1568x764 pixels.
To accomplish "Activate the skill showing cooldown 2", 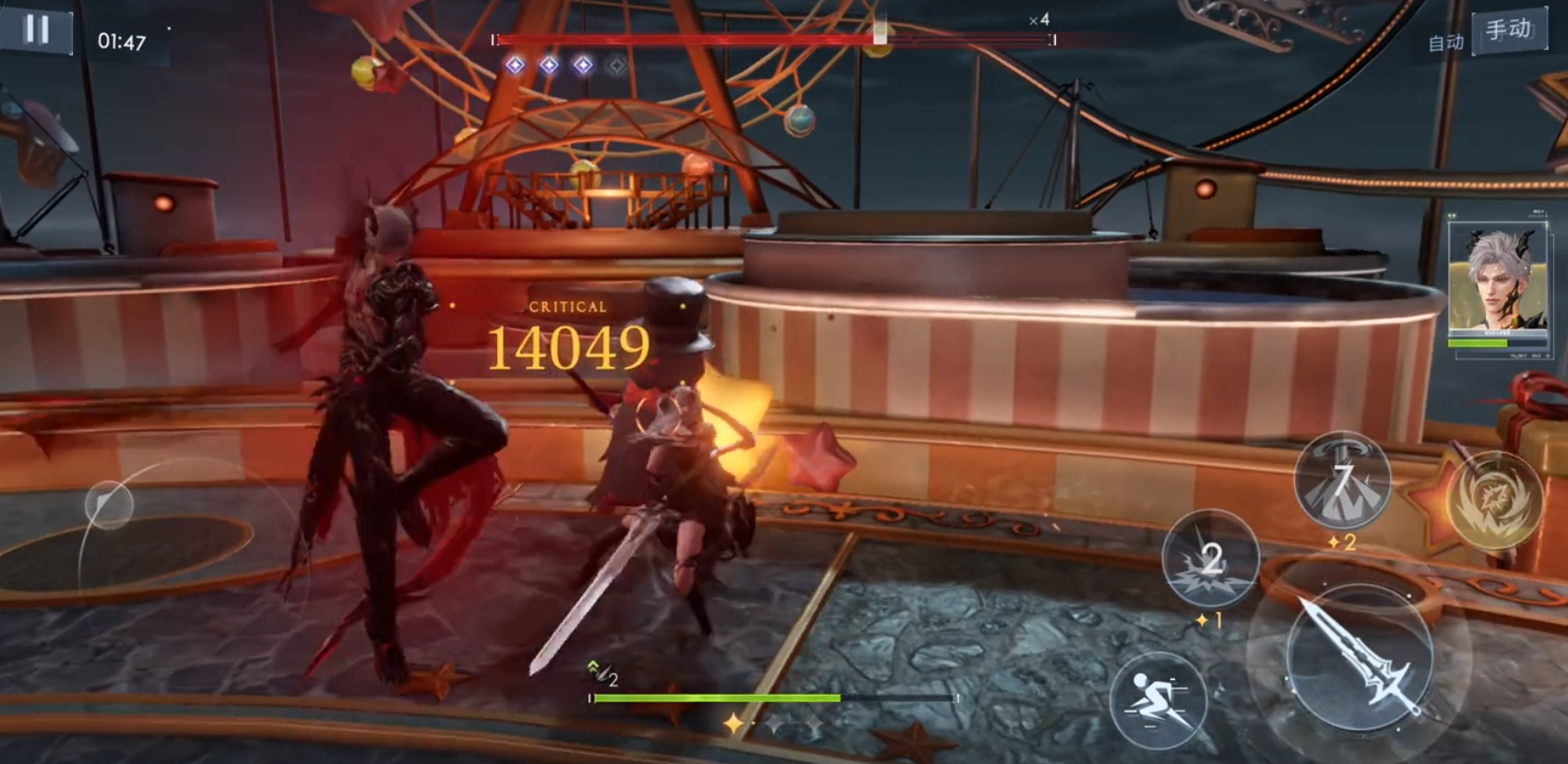I will pyautogui.click(x=1210, y=559).
